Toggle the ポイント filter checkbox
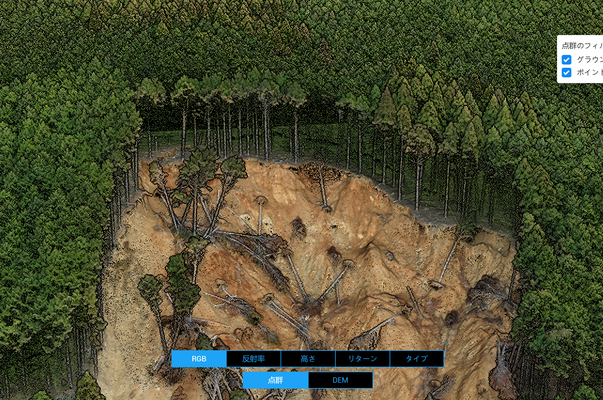The width and height of the screenshot is (603, 400). click(567, 73)
